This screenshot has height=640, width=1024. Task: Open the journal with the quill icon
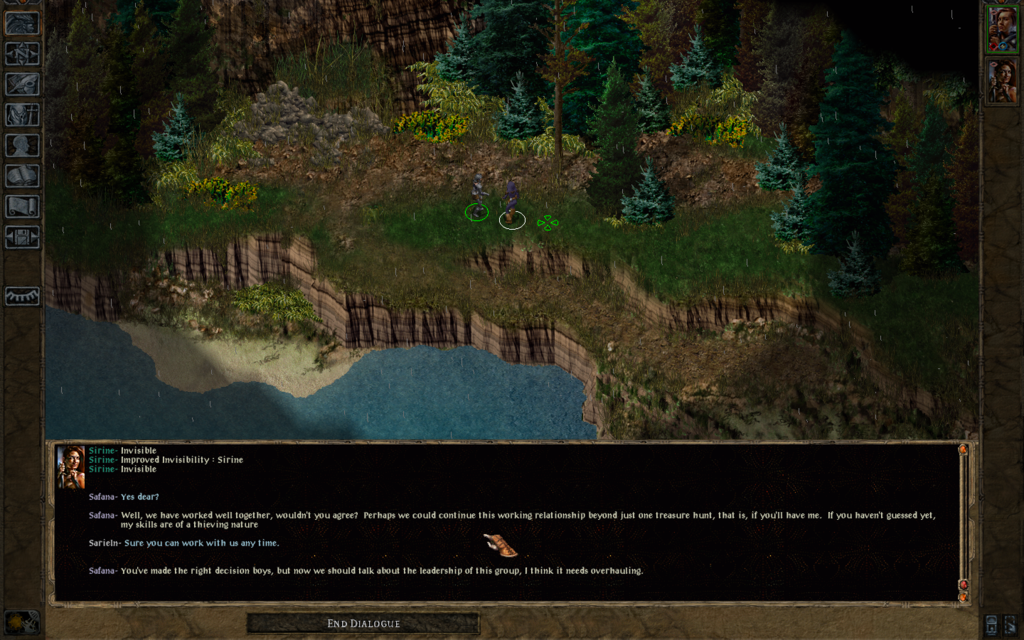[x=22, y=84]
